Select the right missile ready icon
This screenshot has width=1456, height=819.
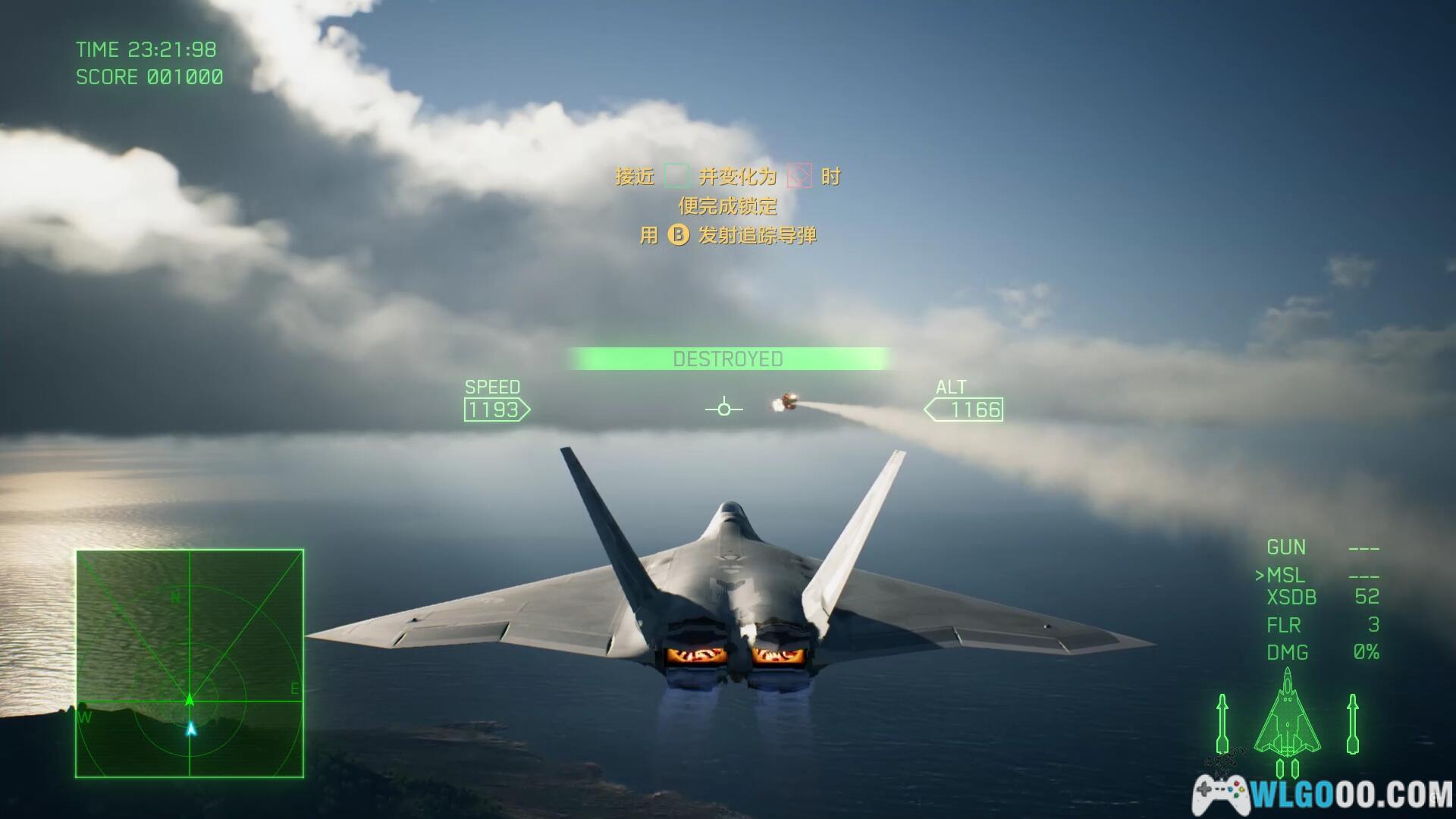pos(1352,724)
